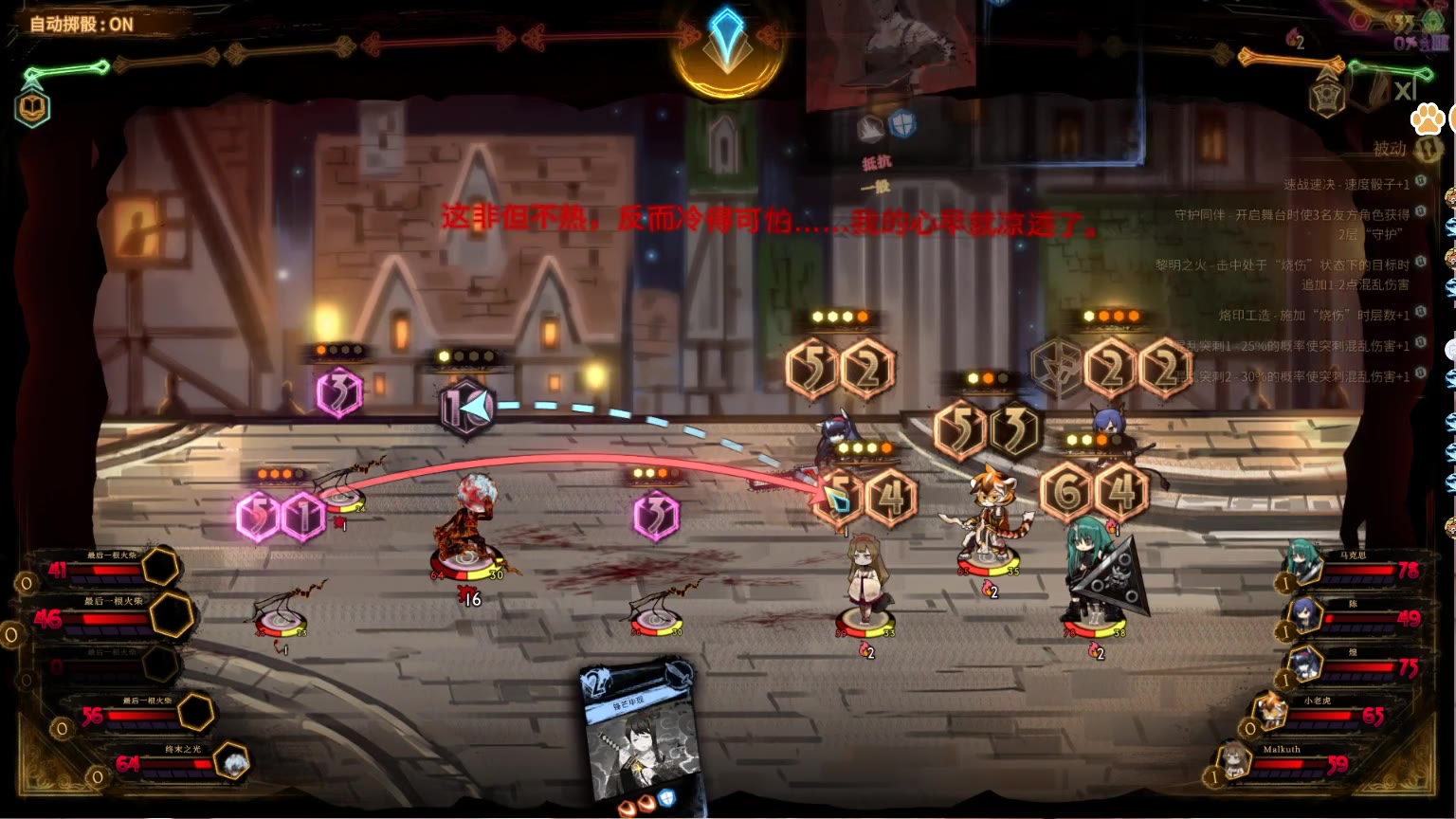Select the 小老虎 tiger portrait
1456x819 pixels.
(x=1270, y=711)
